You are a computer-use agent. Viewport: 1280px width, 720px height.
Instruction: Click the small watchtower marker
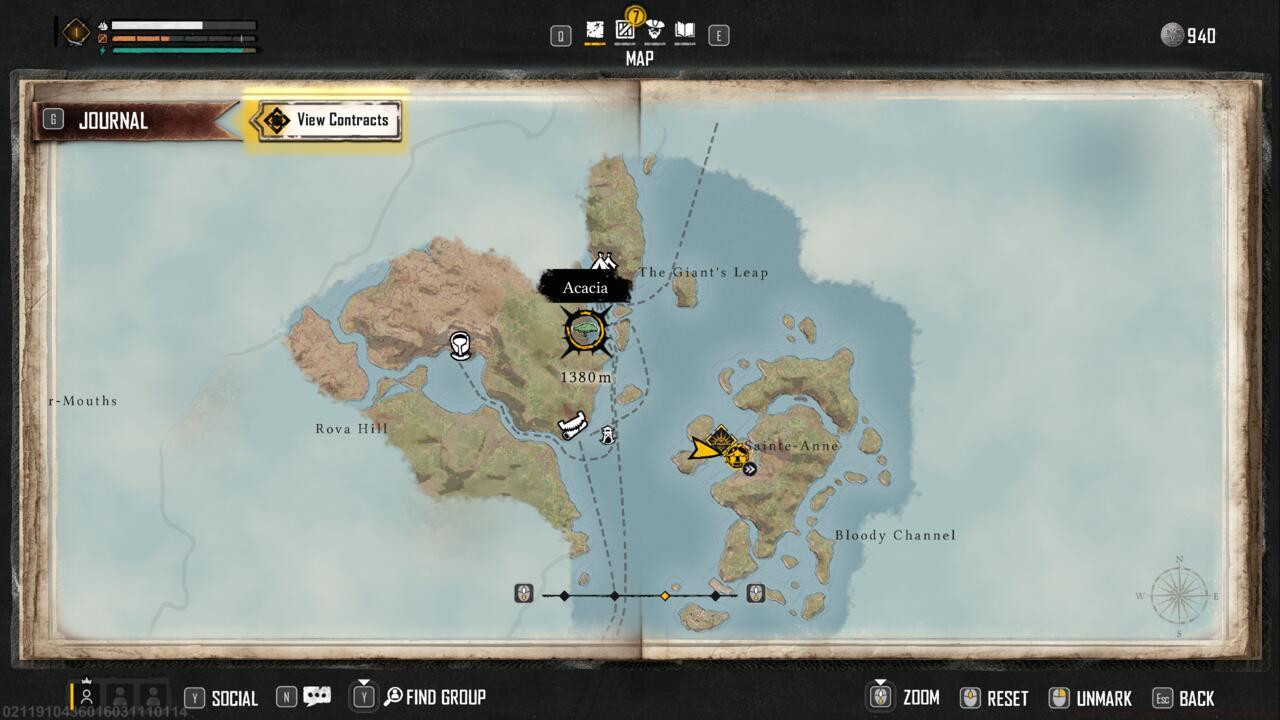(606, 434)
